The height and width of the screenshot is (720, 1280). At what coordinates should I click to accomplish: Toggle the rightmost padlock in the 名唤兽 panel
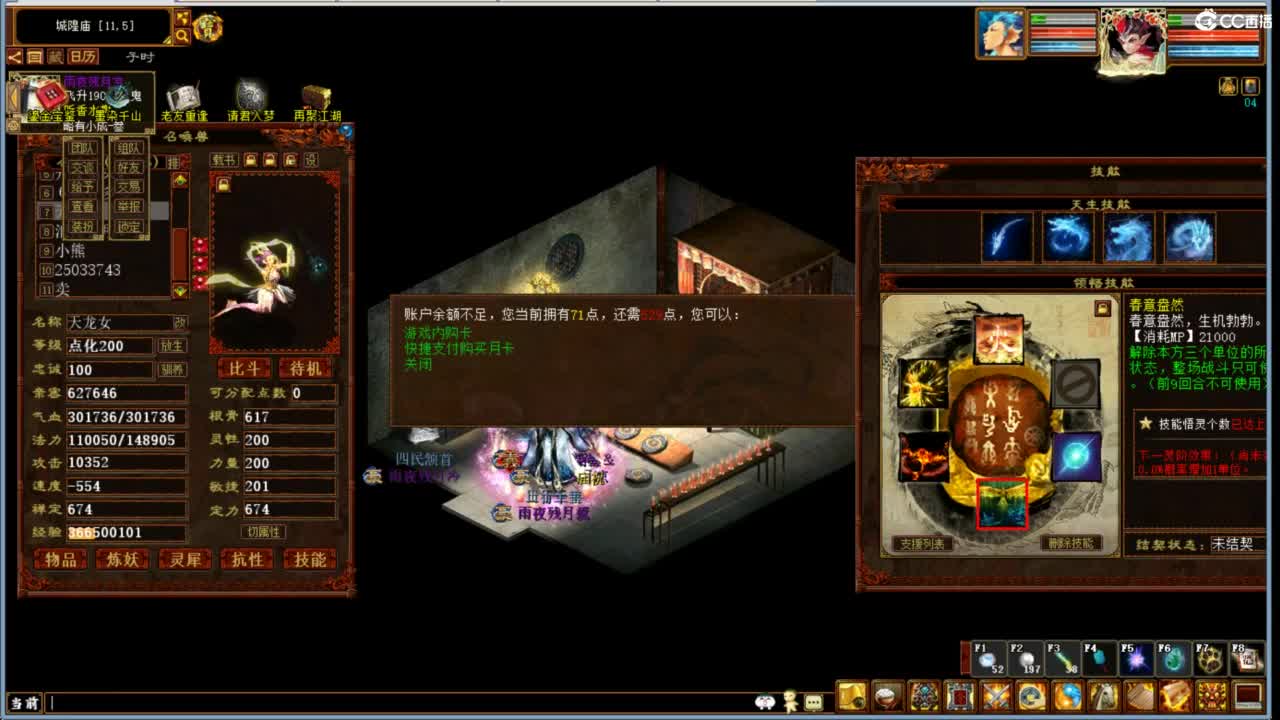290,160
